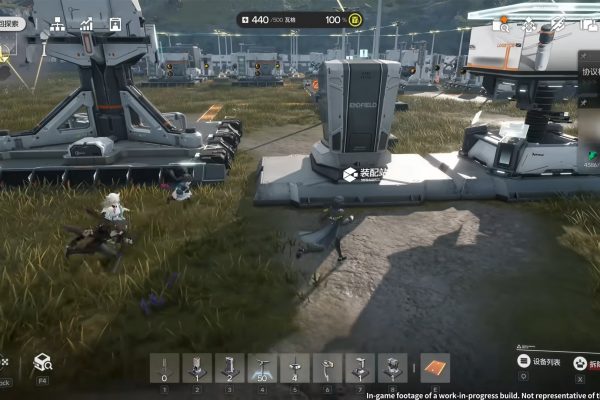
Task: Click the 探索 exploration button at left edge
Action: pos(8,22)
